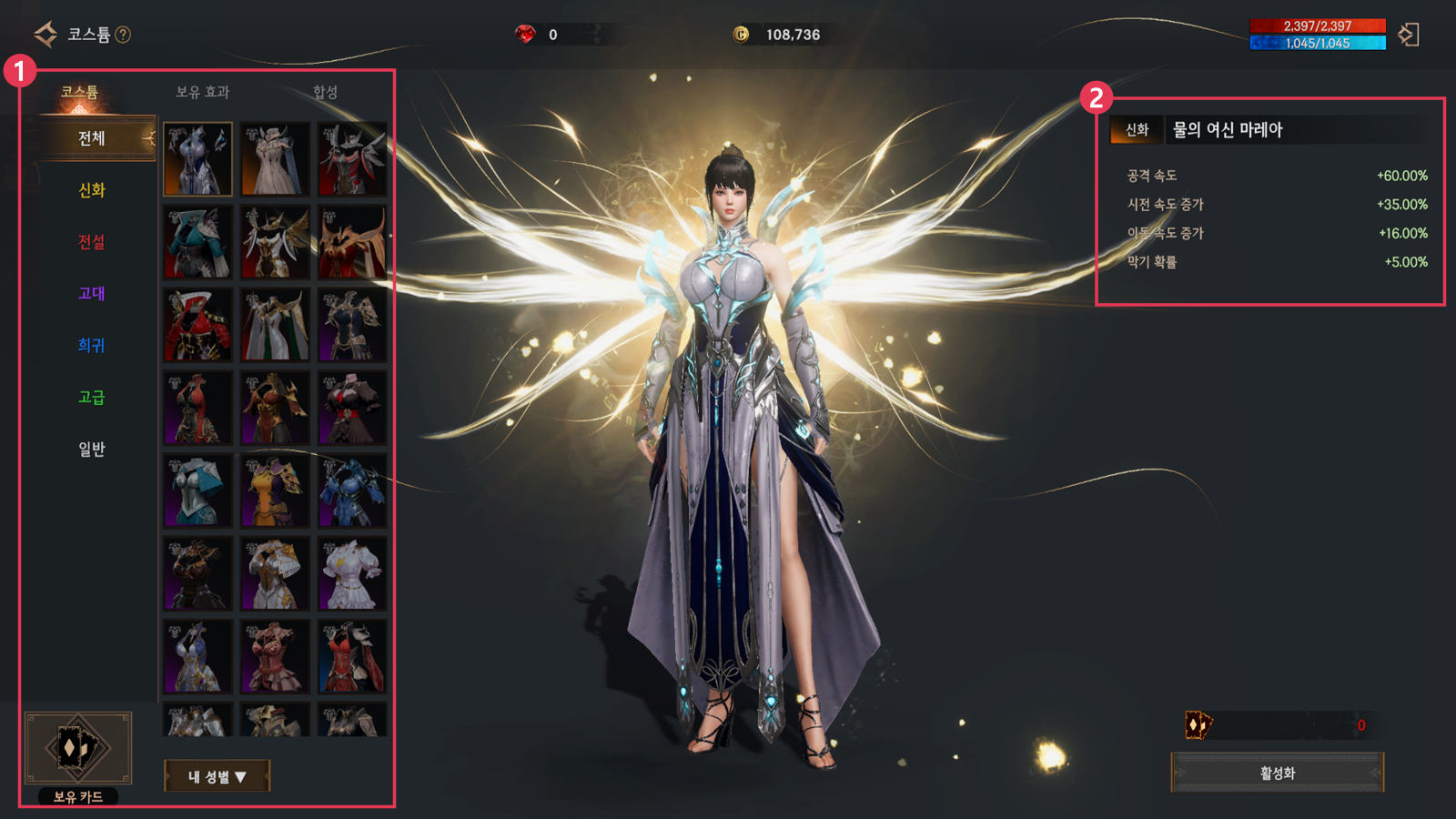This screenshot has height=819, width=1456.
Task: Click the gold coin currency icon
Action: tap(741, 35)
